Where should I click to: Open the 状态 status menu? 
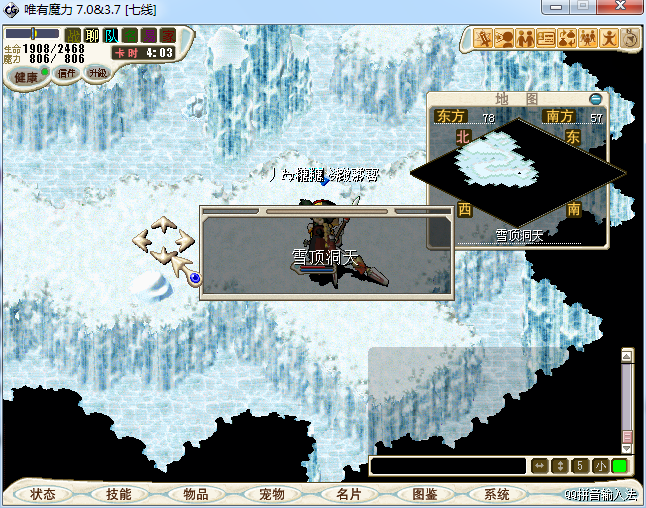(43, 494)
